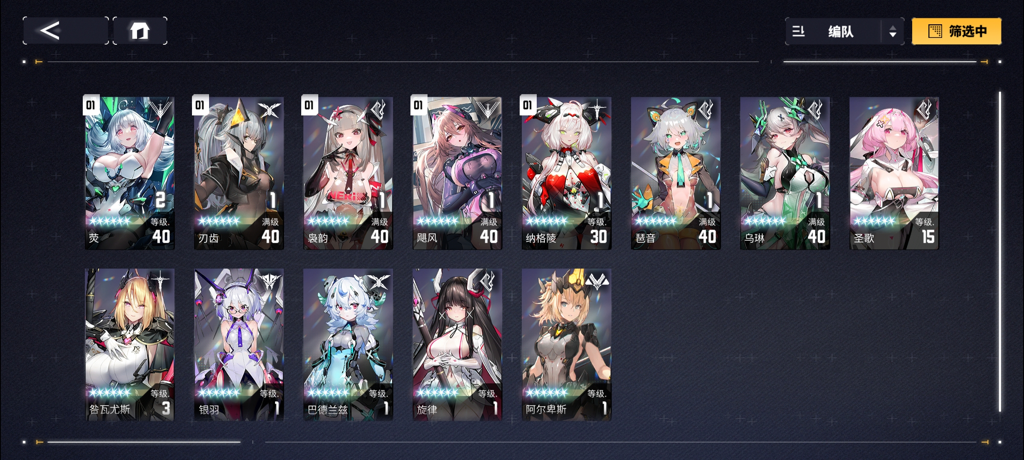Open the 纳格陵 character card
Screen dimensions: 1024x460
566,172
